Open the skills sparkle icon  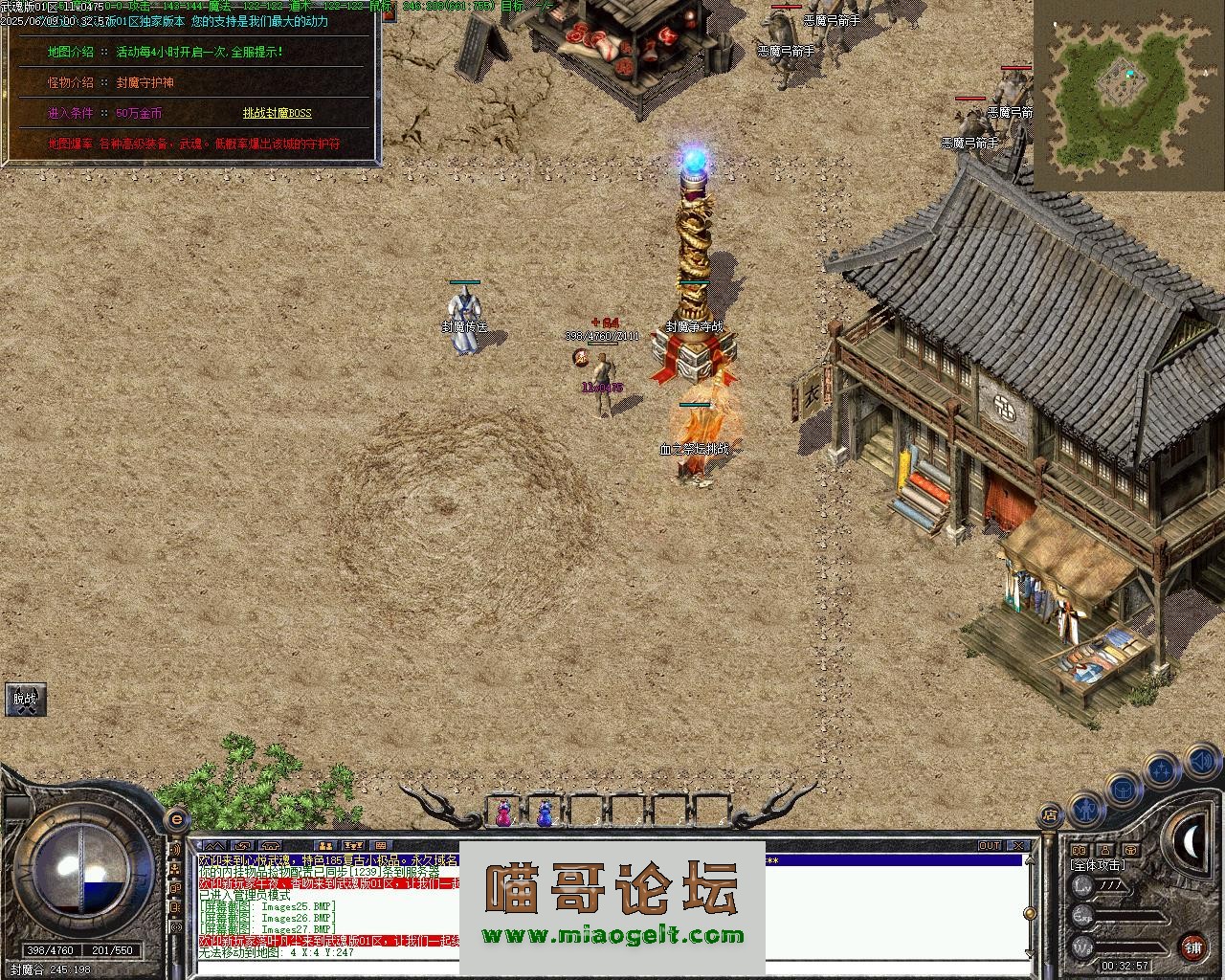coord(1162,768)
